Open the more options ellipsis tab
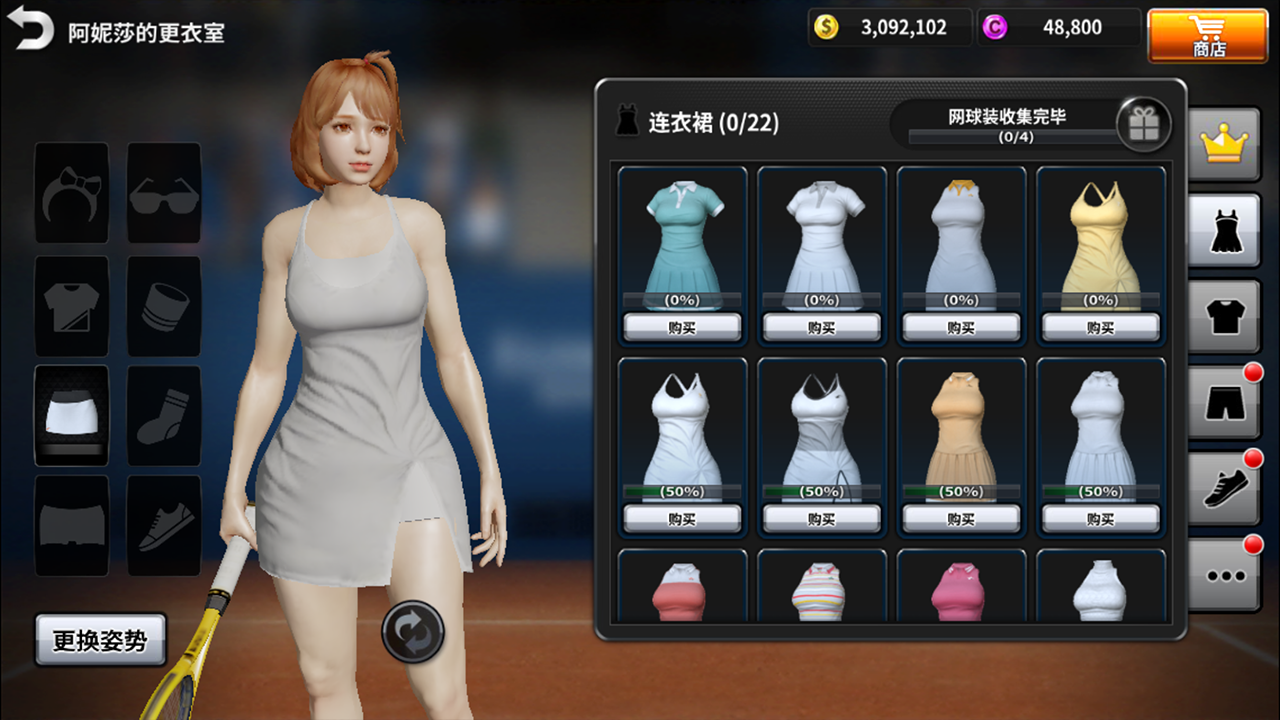Image resolution: width=1280 pixels, height=720 pixels. [x=1224, y=574]
